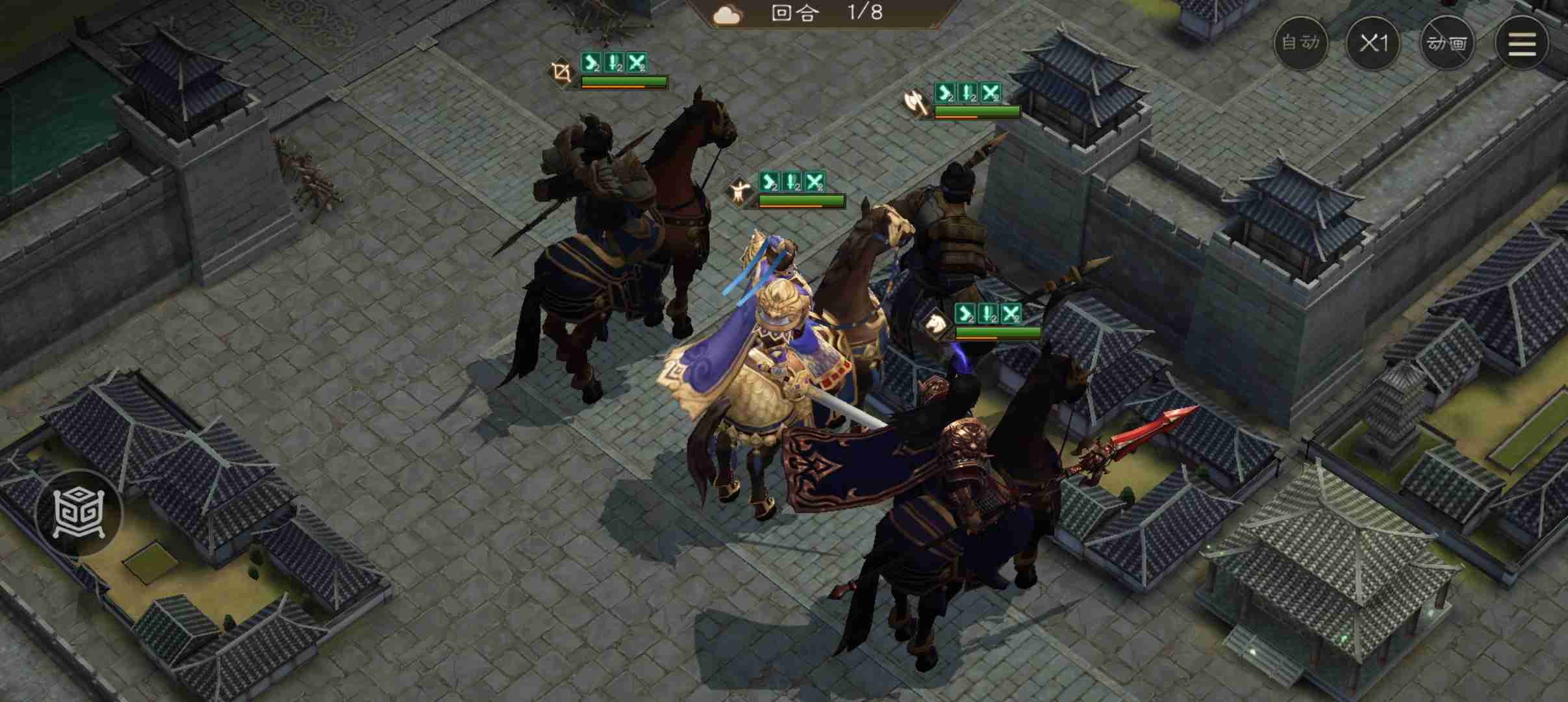Enable the crossed-out 动画 animation option

pos(1447,43)
